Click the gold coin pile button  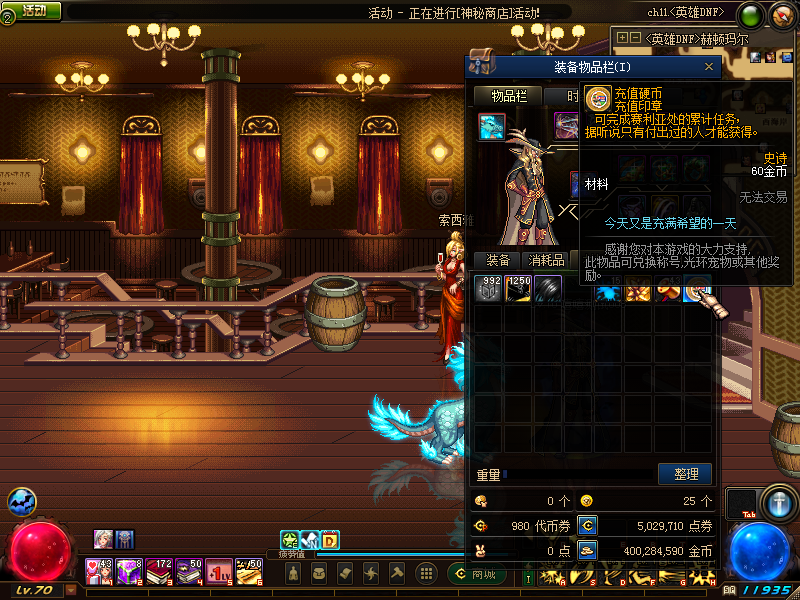tap(589, 550)
